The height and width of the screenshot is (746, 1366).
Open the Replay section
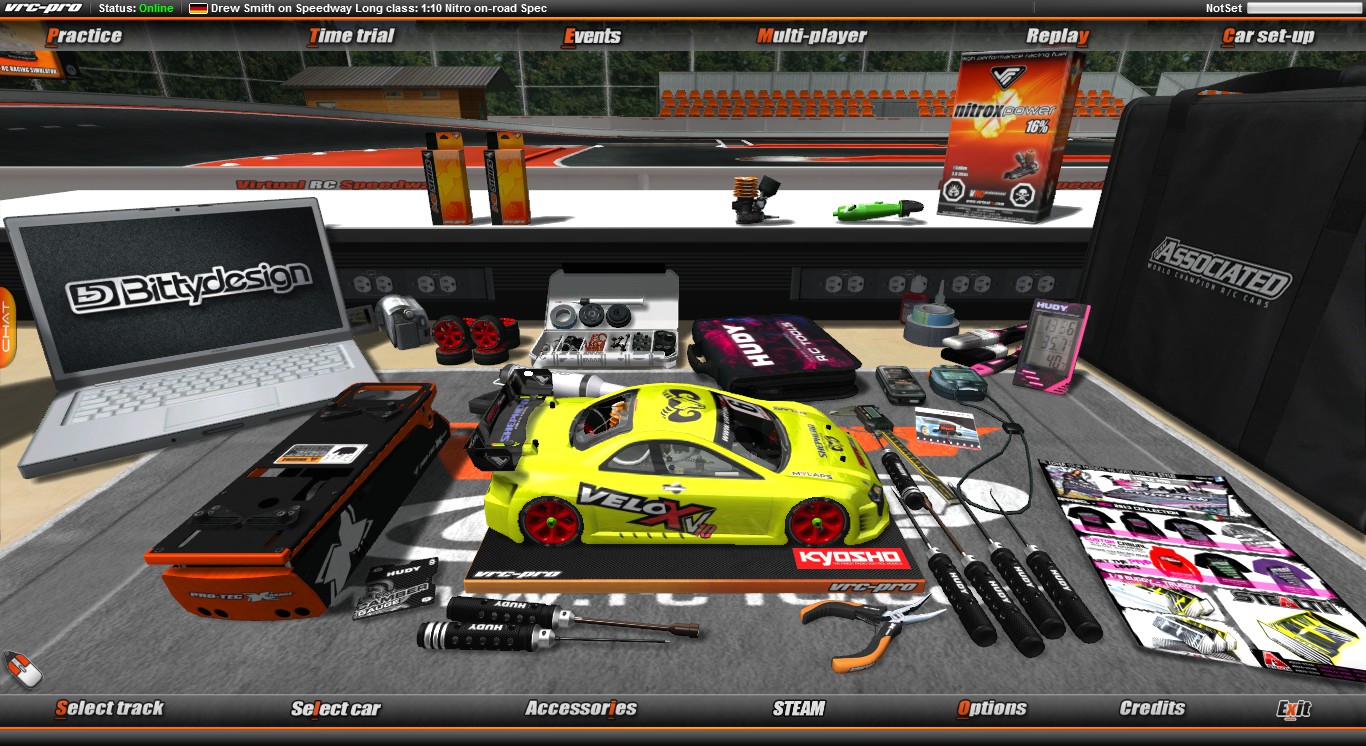tap(1057, 36)
